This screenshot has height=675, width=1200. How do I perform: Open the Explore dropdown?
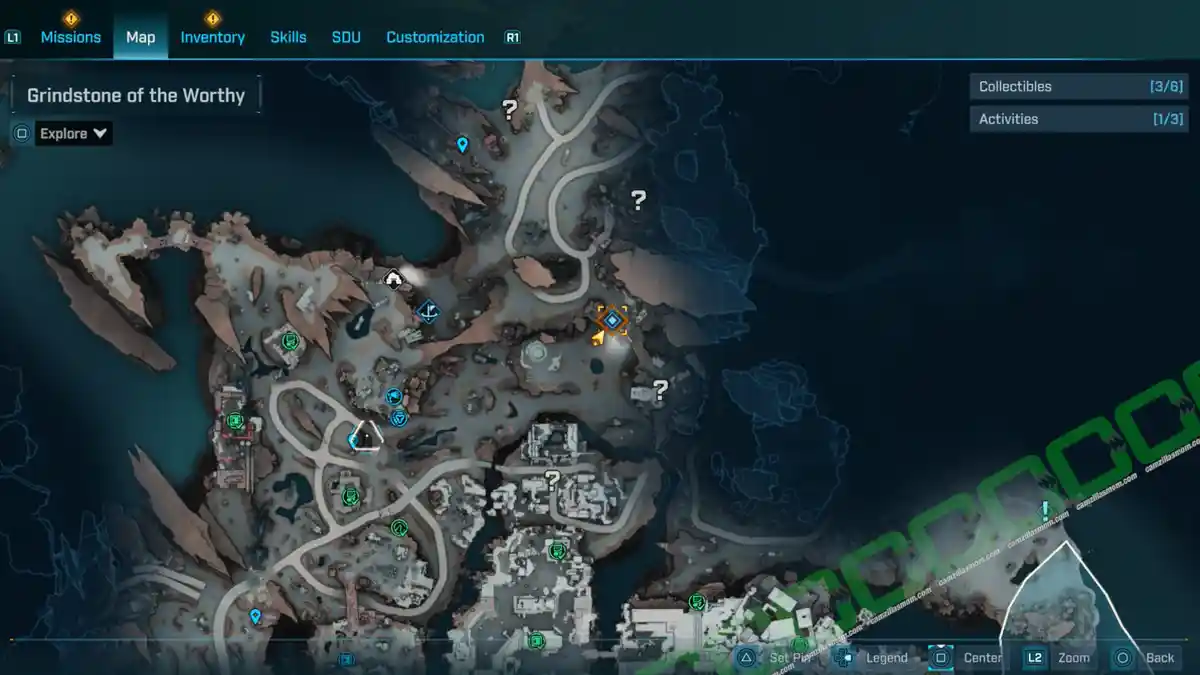[x=73, y=133]
